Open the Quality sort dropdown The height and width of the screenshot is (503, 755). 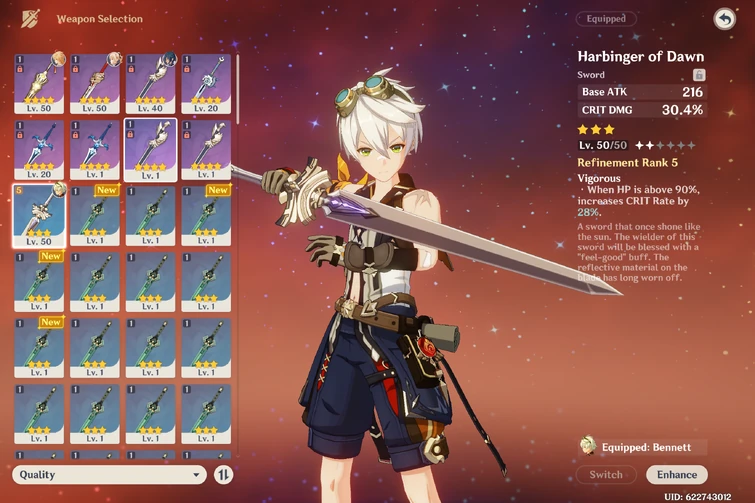tap(111, 475)
